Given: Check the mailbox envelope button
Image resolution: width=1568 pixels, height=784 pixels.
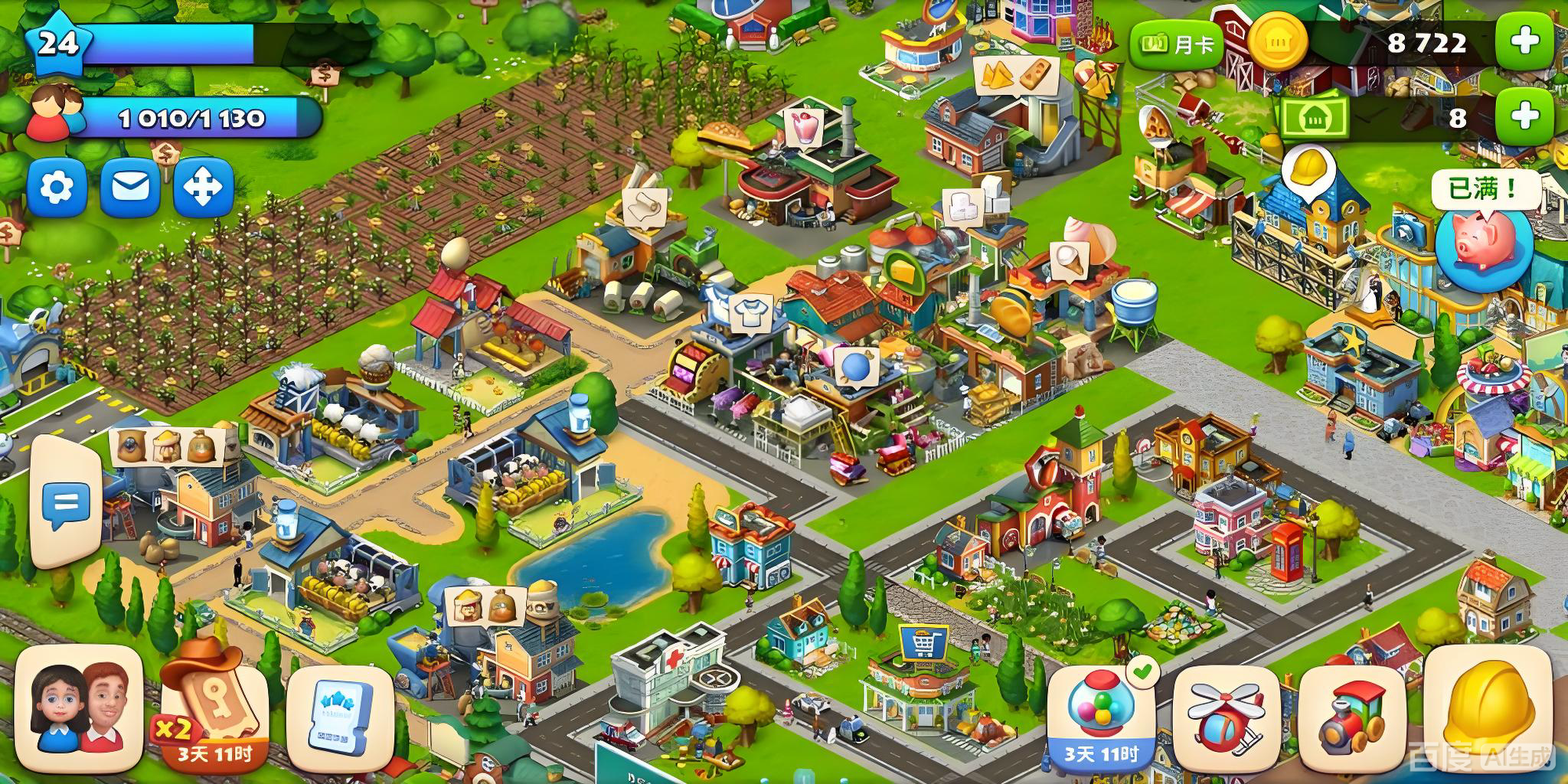Looking at the screenshot, I should 130,187.
